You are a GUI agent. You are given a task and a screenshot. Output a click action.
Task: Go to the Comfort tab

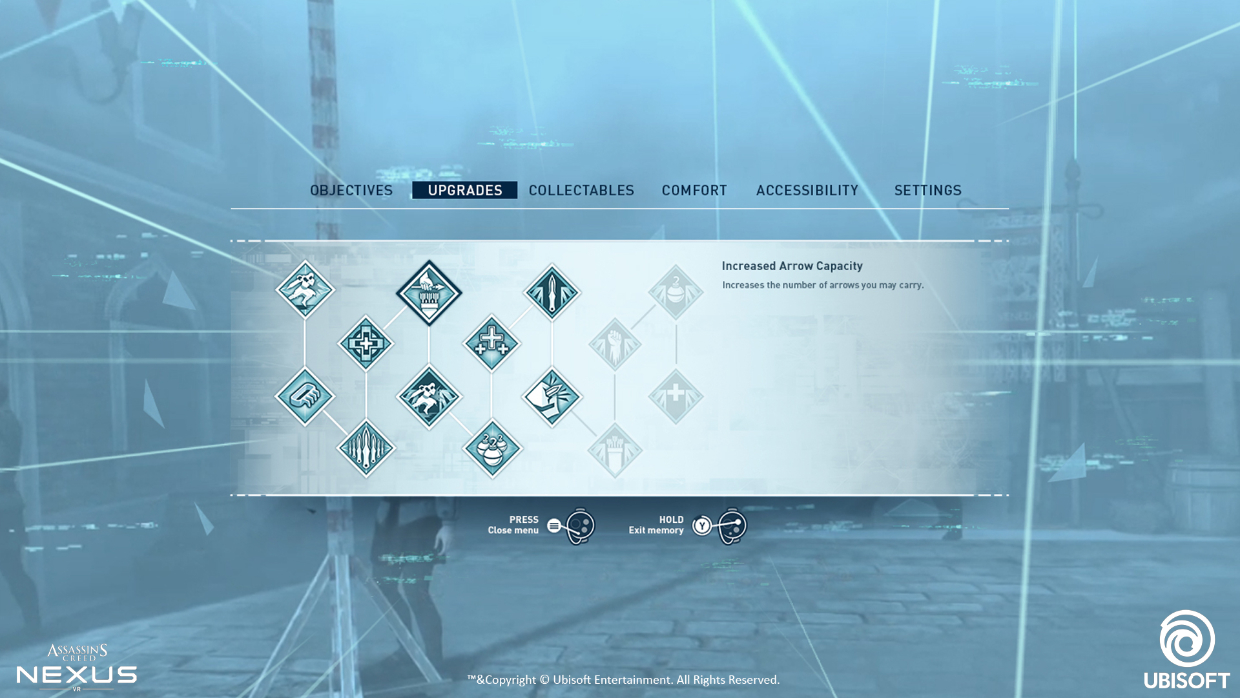694,190
